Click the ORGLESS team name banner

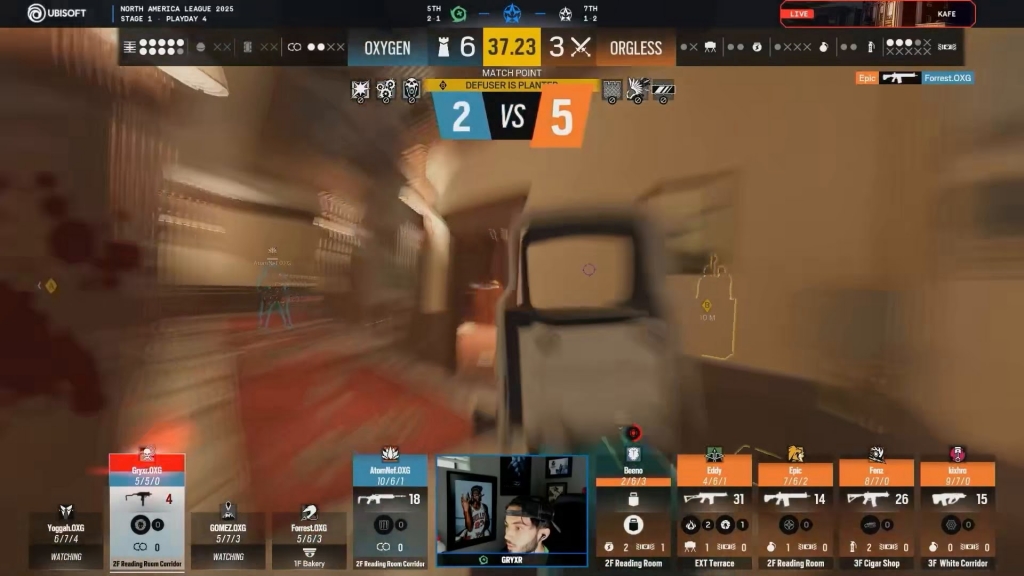635,48
